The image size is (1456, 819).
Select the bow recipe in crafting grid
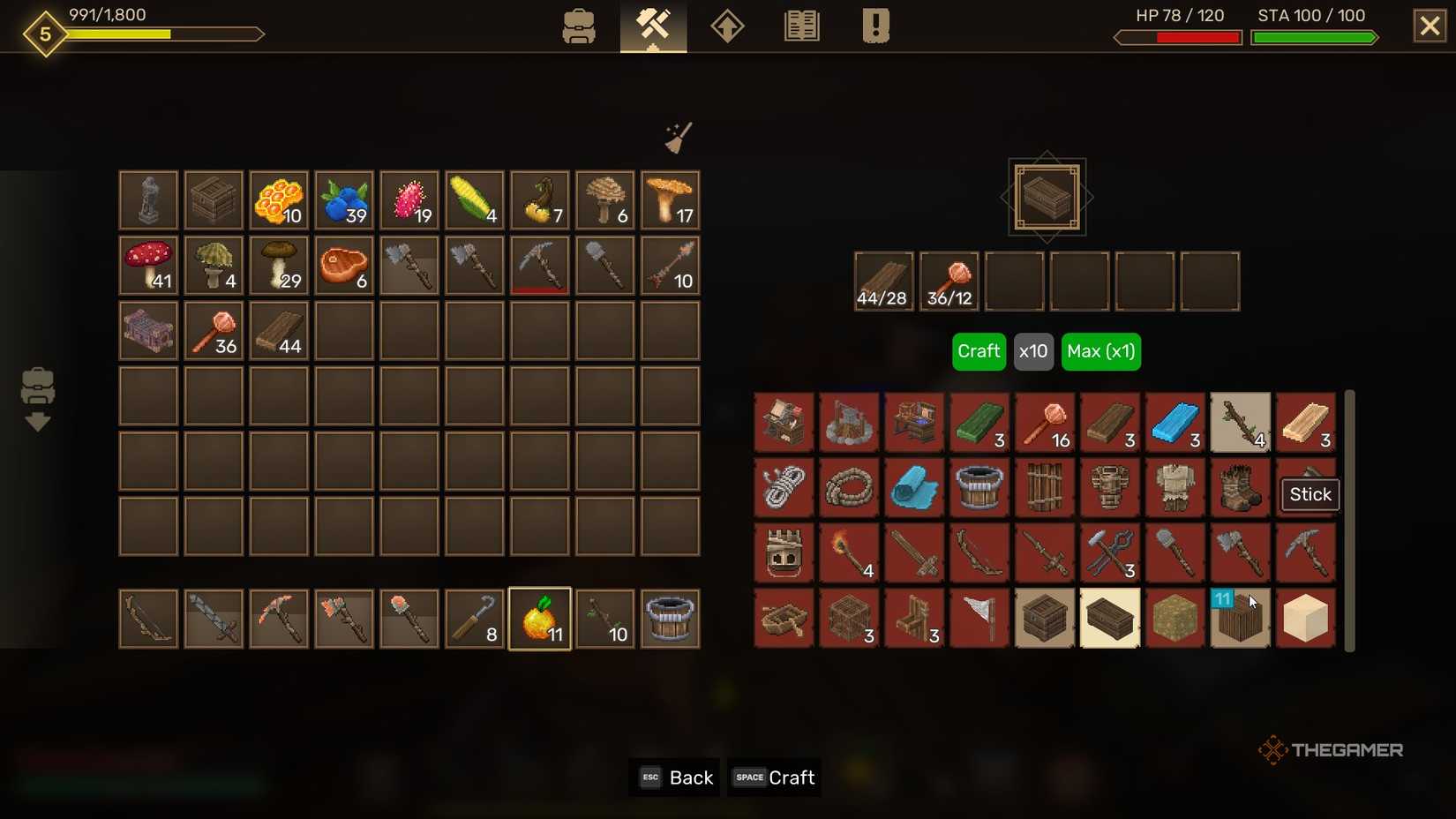pos(979,553)
